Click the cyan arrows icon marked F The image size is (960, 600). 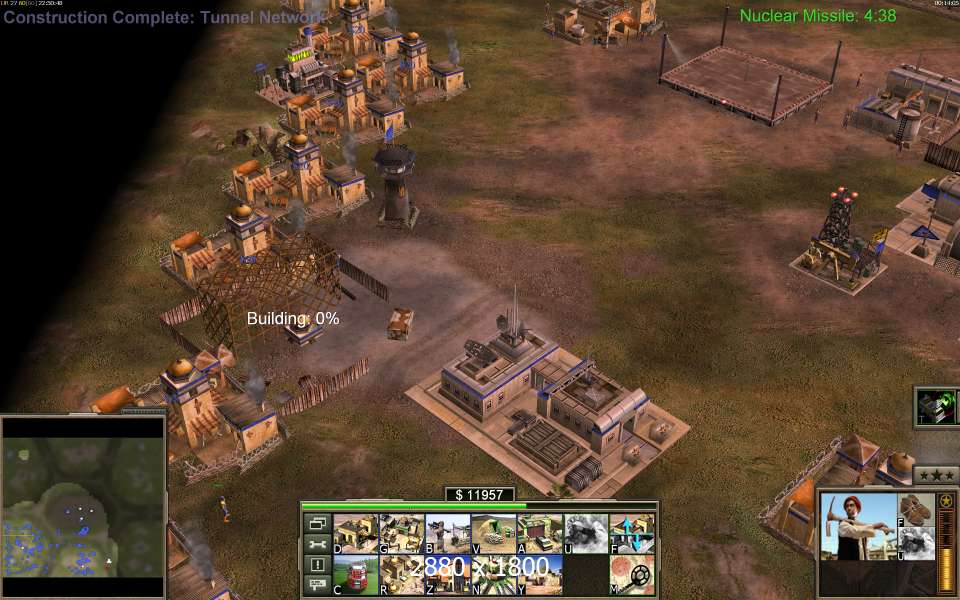coord(631,533)
